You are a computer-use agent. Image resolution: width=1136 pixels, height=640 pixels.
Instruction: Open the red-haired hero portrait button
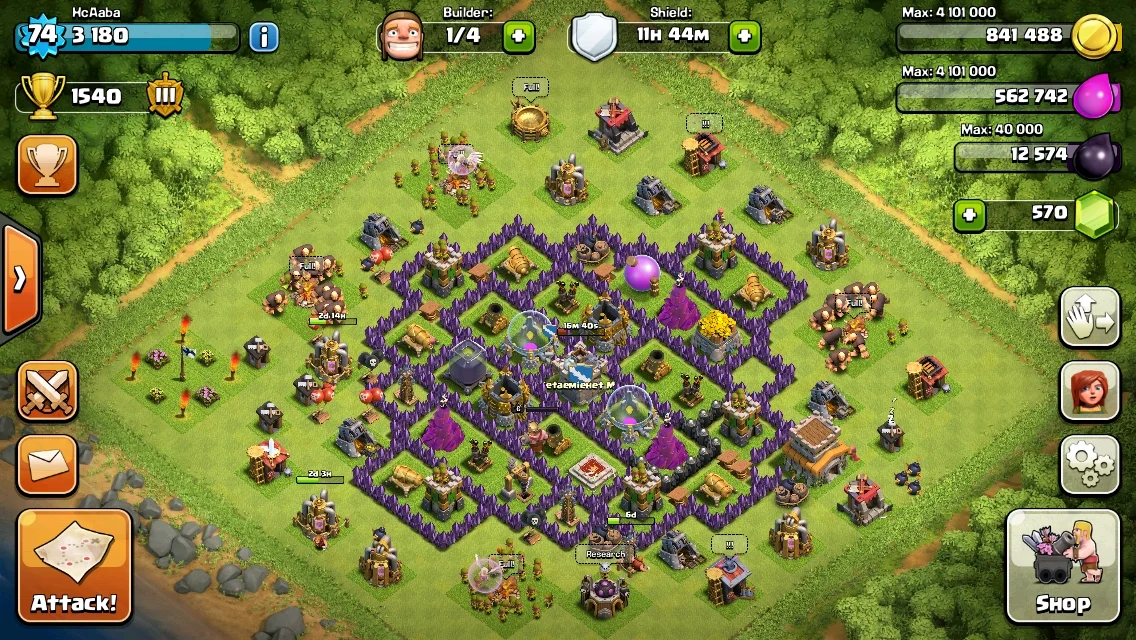1089,391
